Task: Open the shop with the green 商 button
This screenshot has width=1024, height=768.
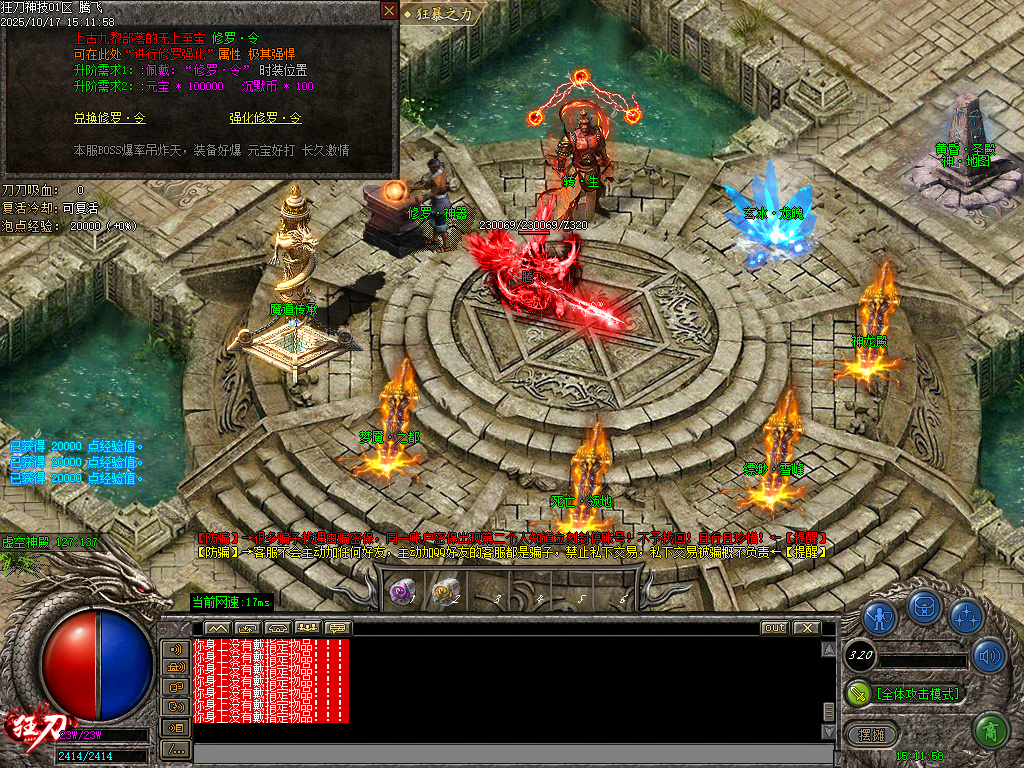Action: tap(990, 730)
